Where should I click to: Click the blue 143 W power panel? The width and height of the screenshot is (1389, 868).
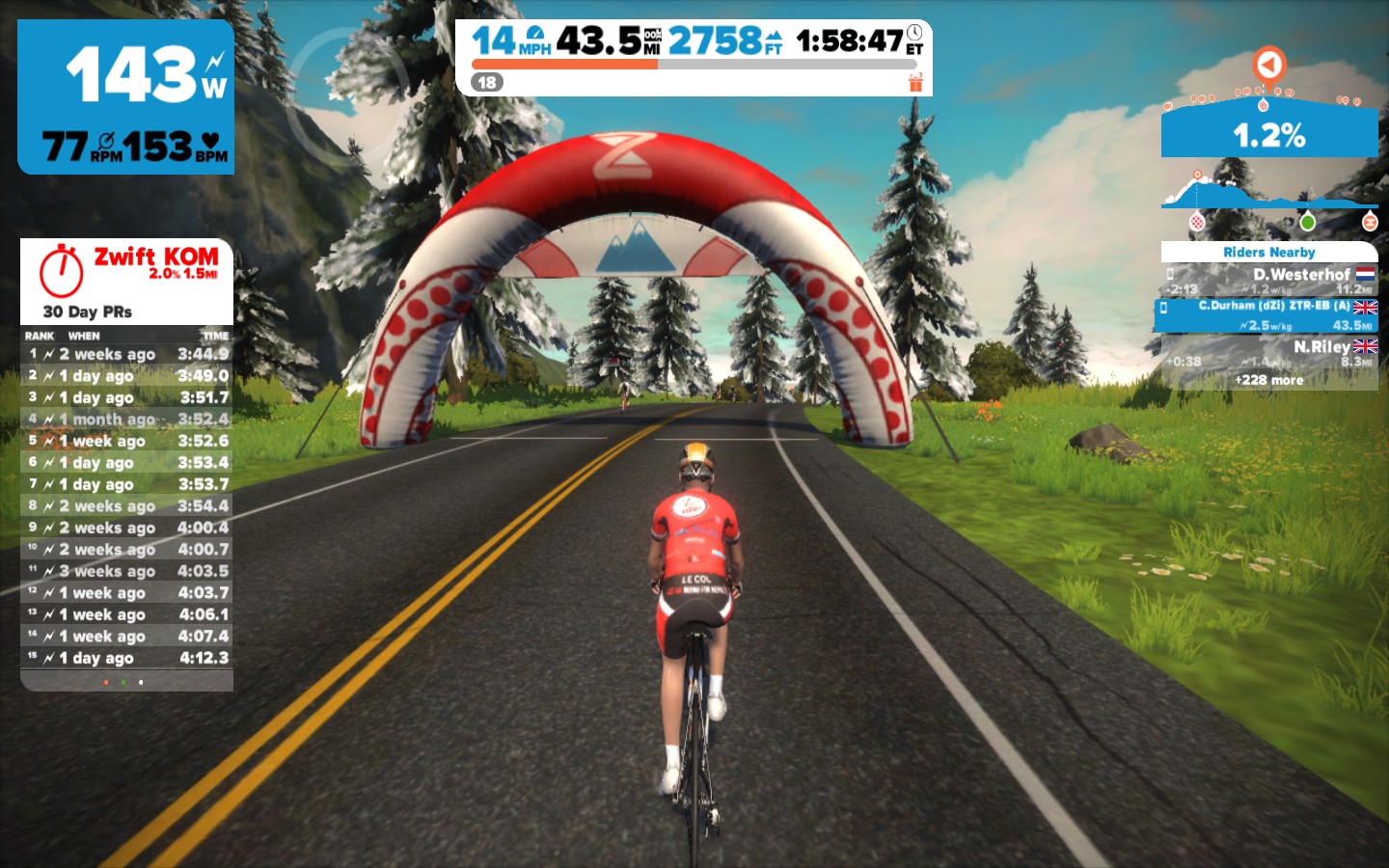(126, 96)
